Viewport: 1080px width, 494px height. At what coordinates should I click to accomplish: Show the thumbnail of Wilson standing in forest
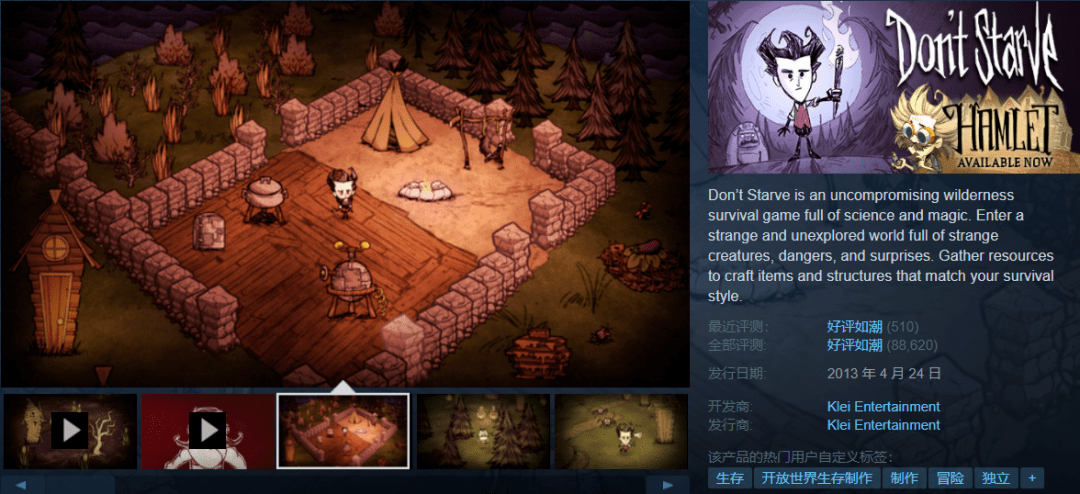click(x=620, y=431)
